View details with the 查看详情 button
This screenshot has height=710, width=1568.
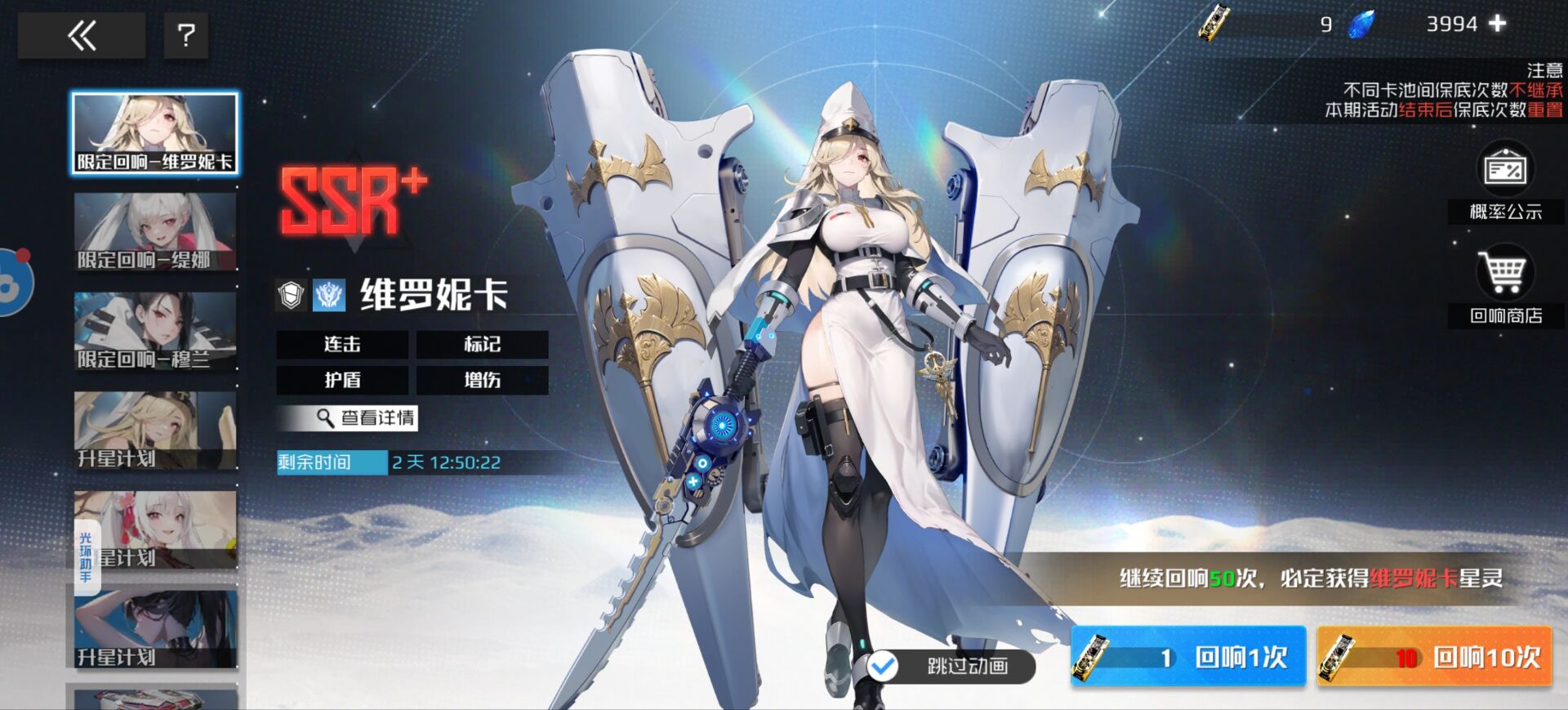[x=347, y=418]
